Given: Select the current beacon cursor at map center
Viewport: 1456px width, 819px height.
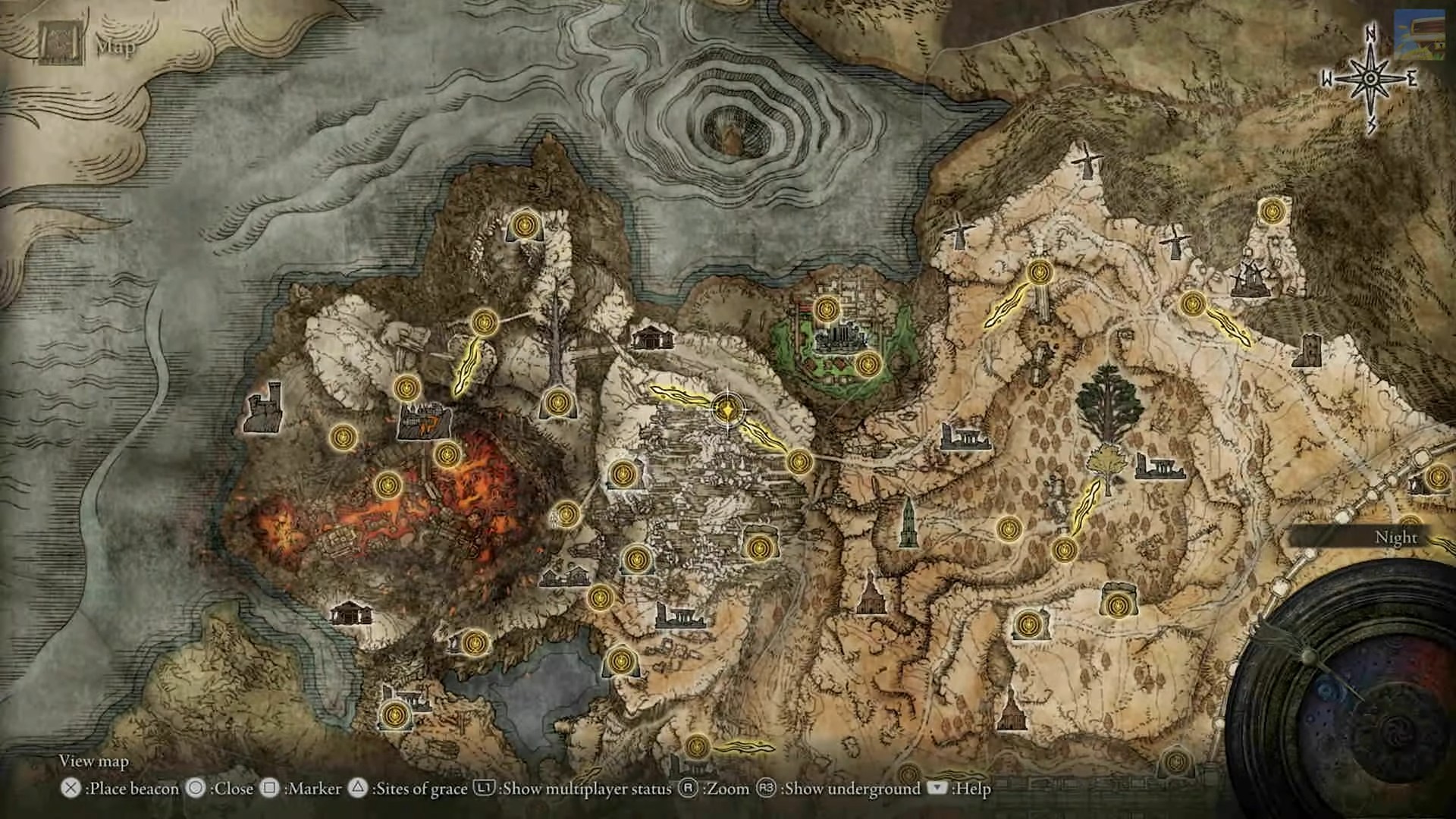Looking at the screenshot, I should [726, 410].
